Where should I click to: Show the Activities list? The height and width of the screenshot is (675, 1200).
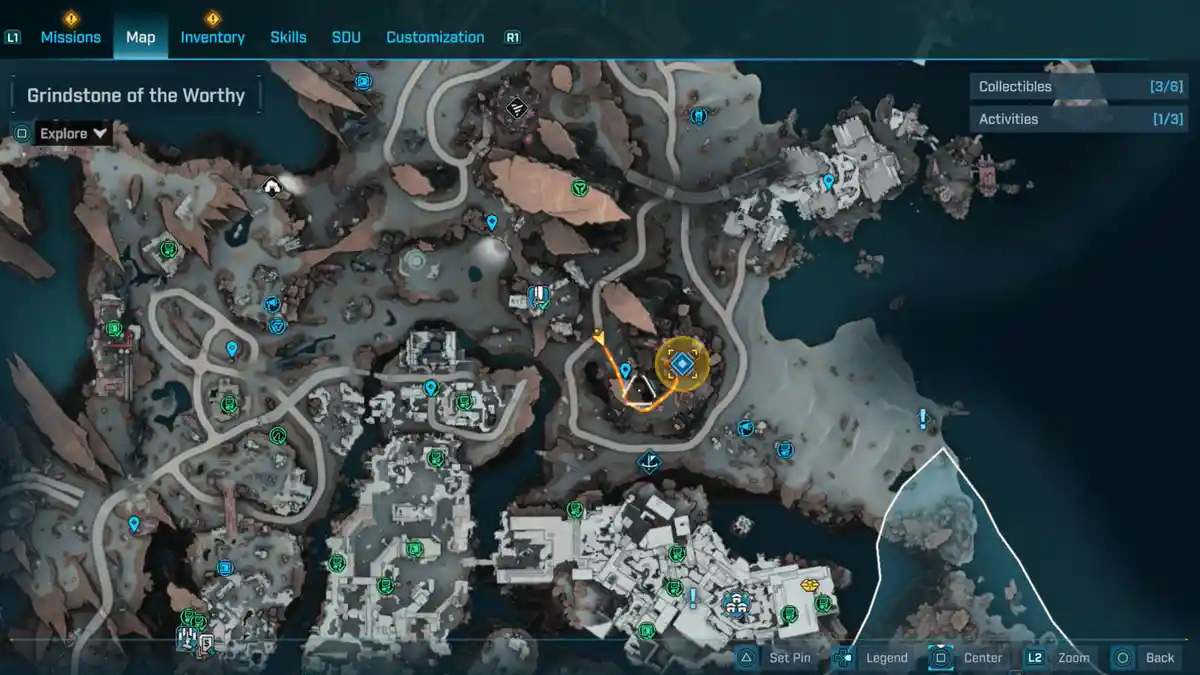[x=1078, y=119]
